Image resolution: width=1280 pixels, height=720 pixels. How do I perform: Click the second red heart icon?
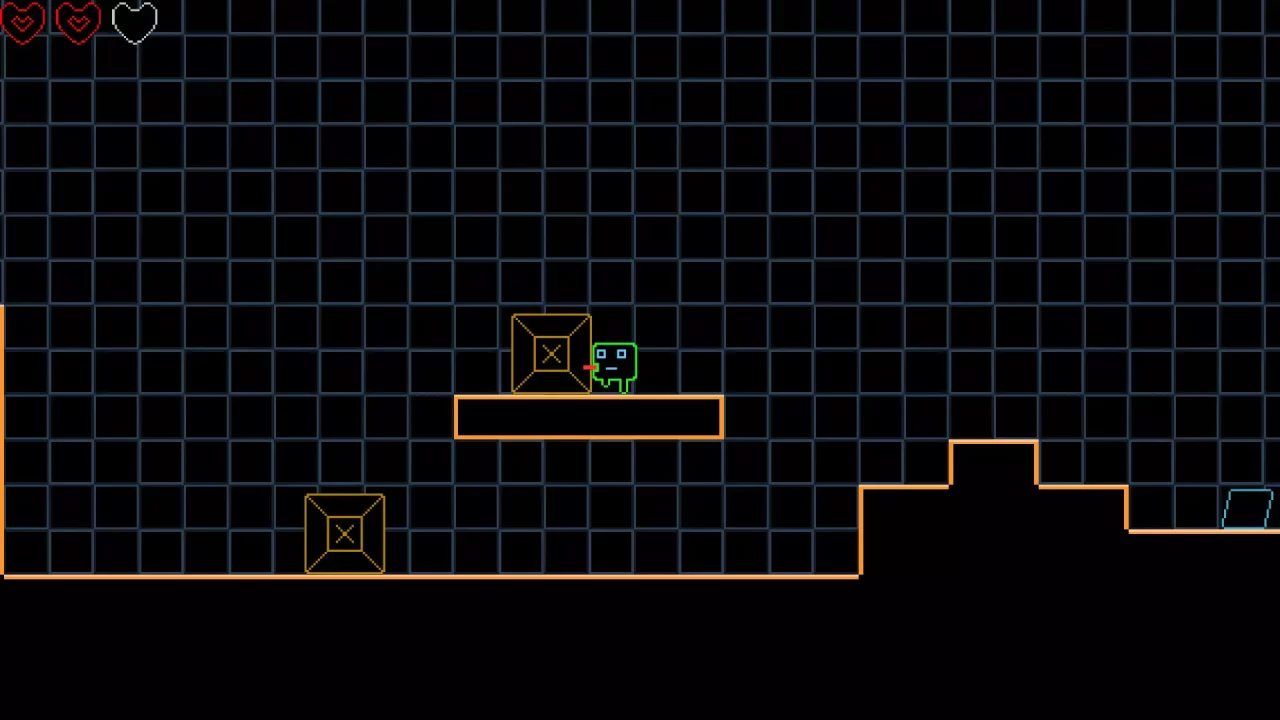click(x=78, y=22)
